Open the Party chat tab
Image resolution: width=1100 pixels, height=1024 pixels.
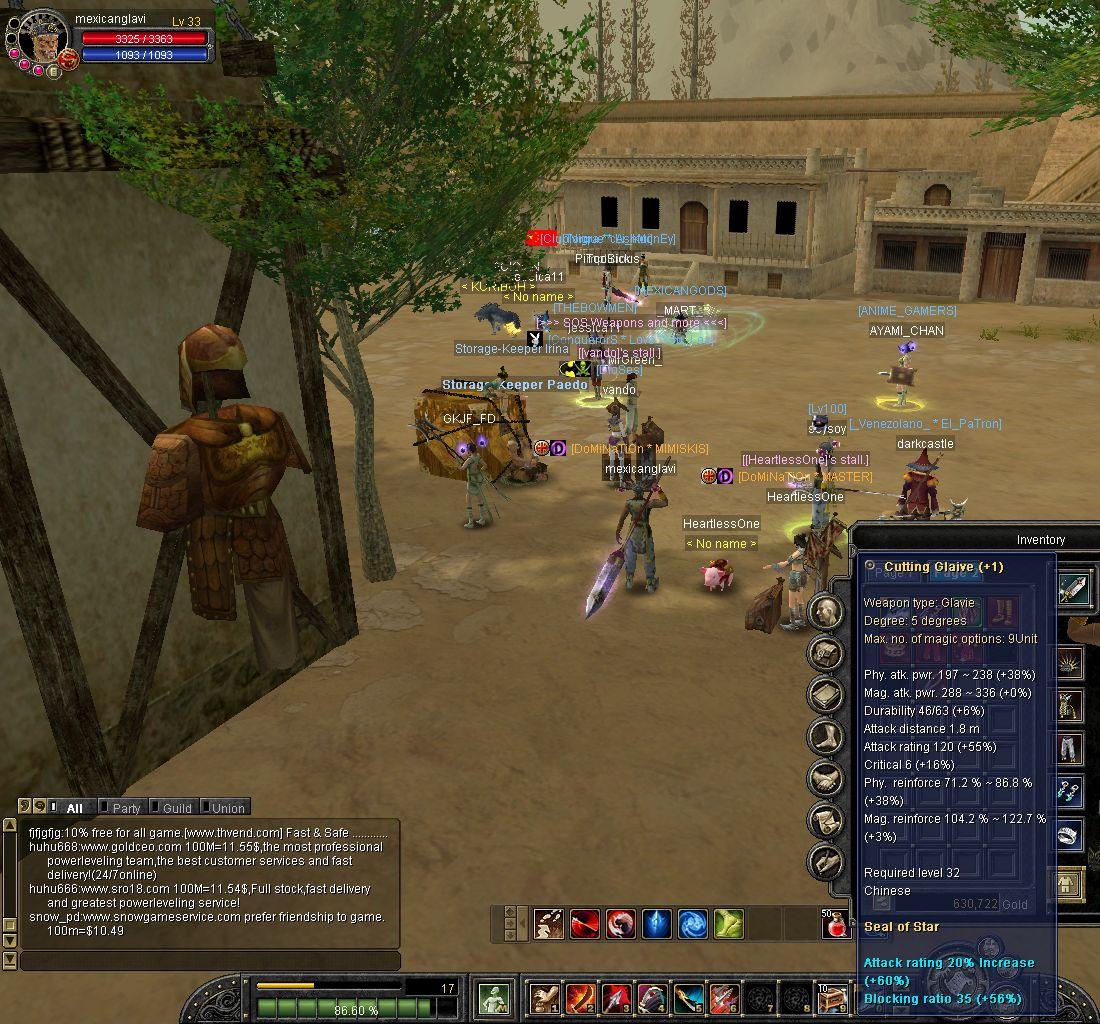click(x=126, y=807)
